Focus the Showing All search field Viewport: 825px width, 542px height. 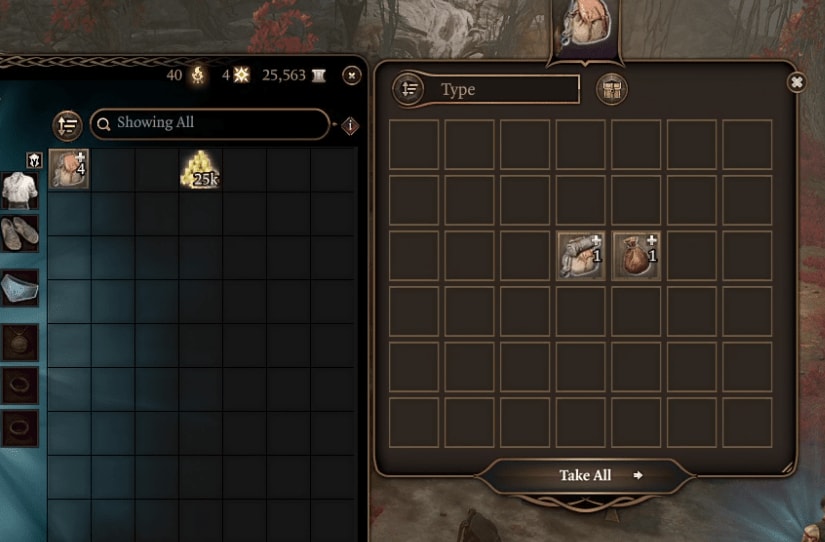pyautogui.click(x=210, y=123)
